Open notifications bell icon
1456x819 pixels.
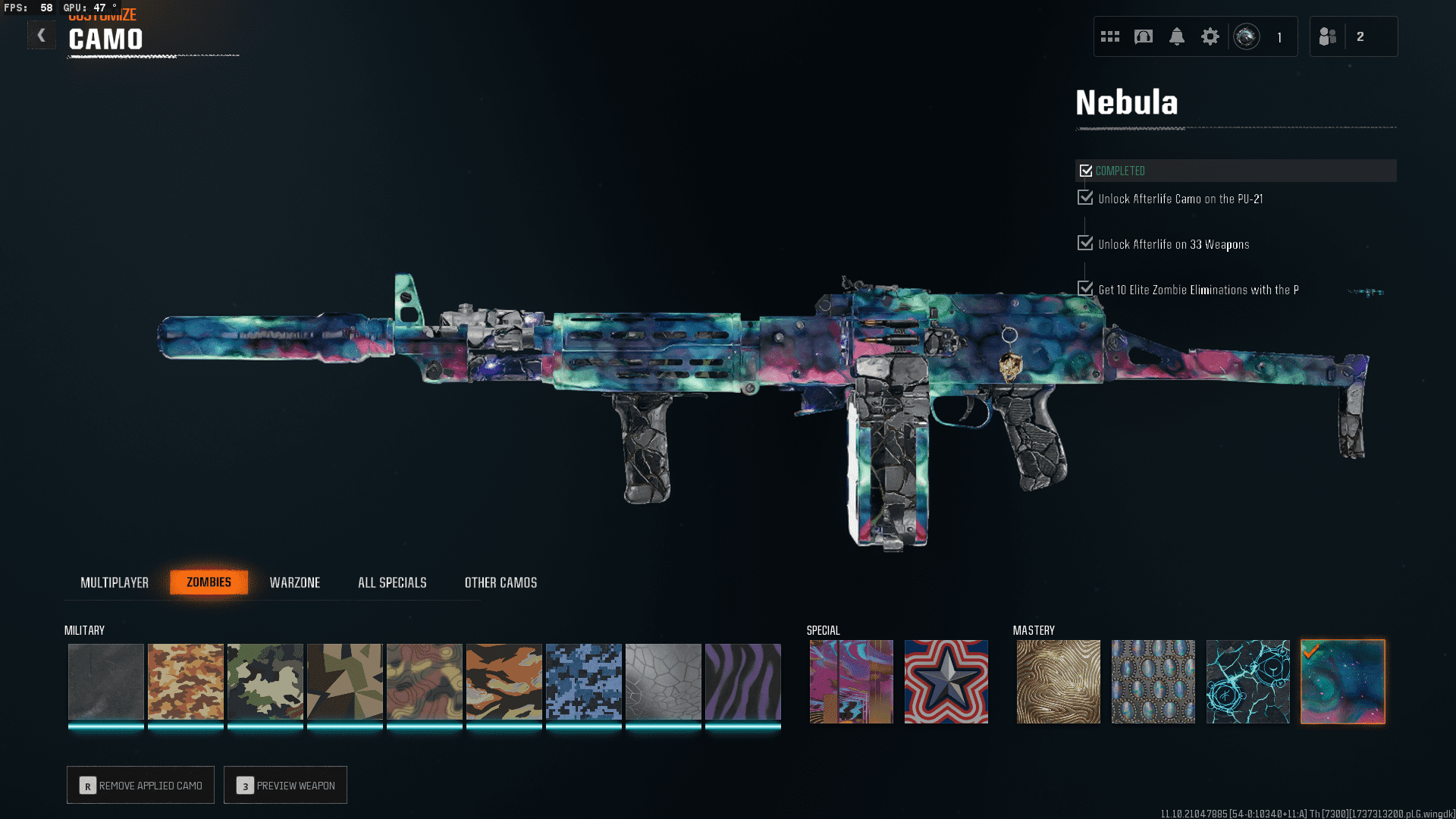(1176, 36)
